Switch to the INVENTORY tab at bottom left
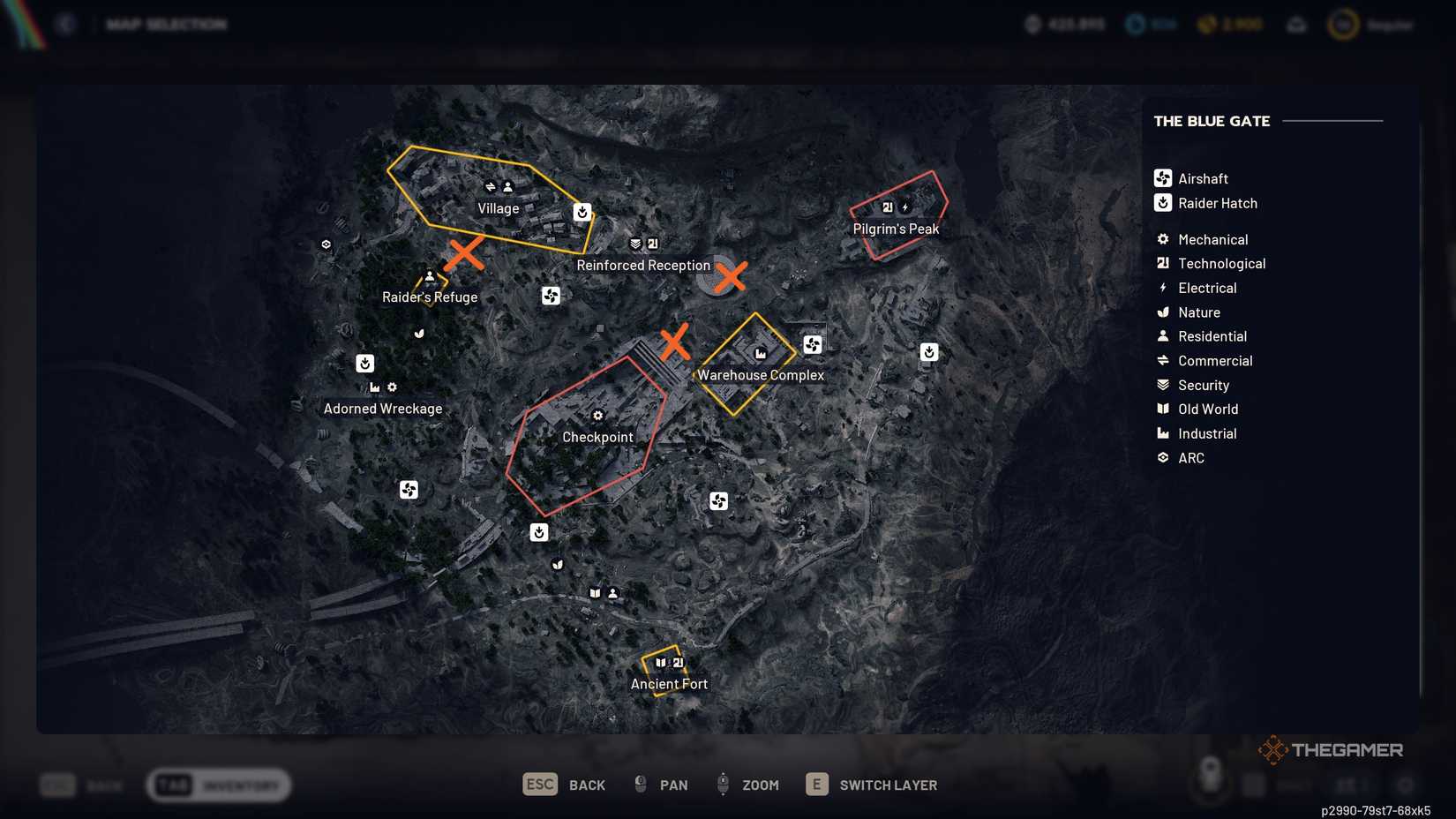 219,785
